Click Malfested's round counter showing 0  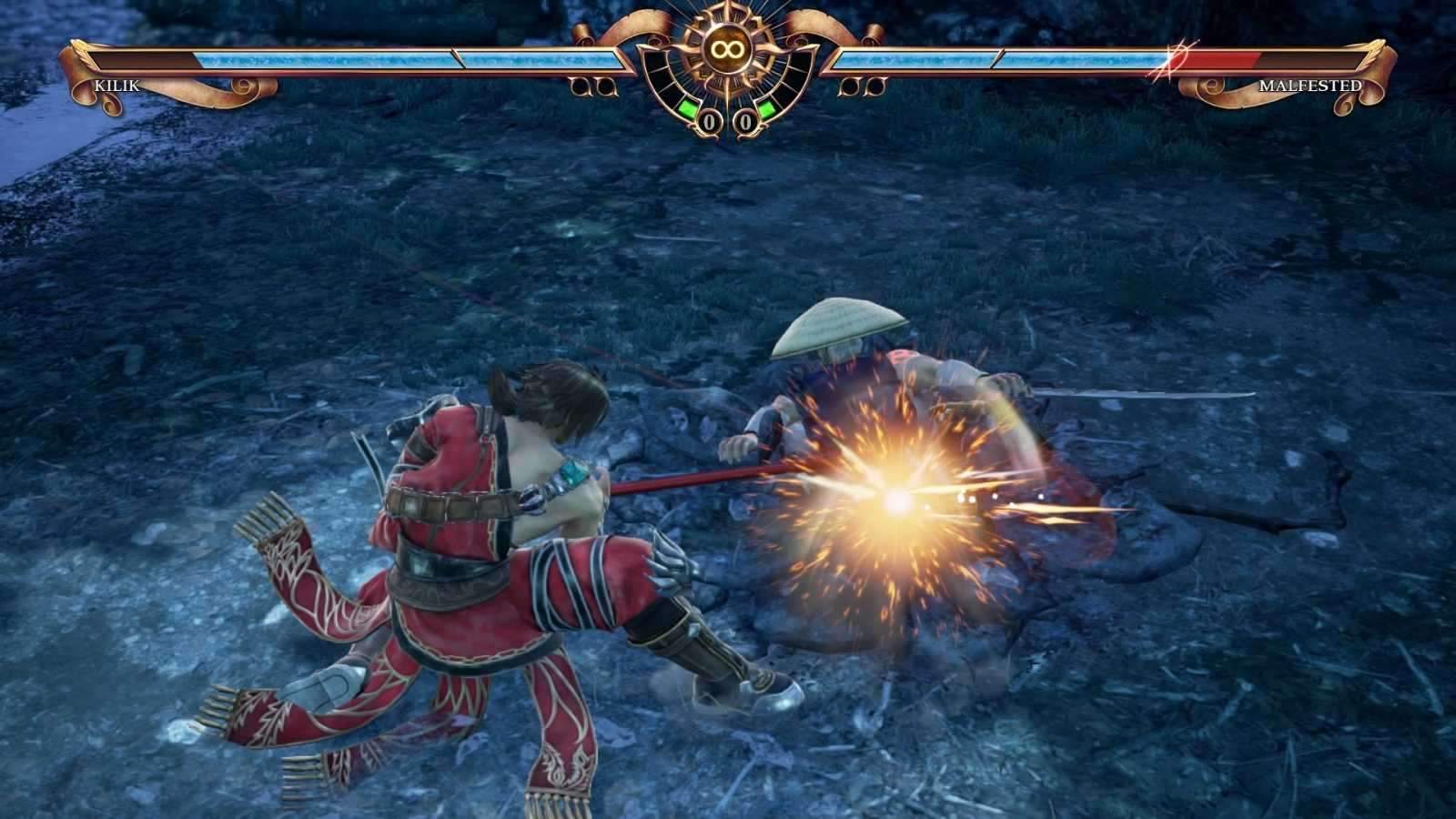(744, 119)
